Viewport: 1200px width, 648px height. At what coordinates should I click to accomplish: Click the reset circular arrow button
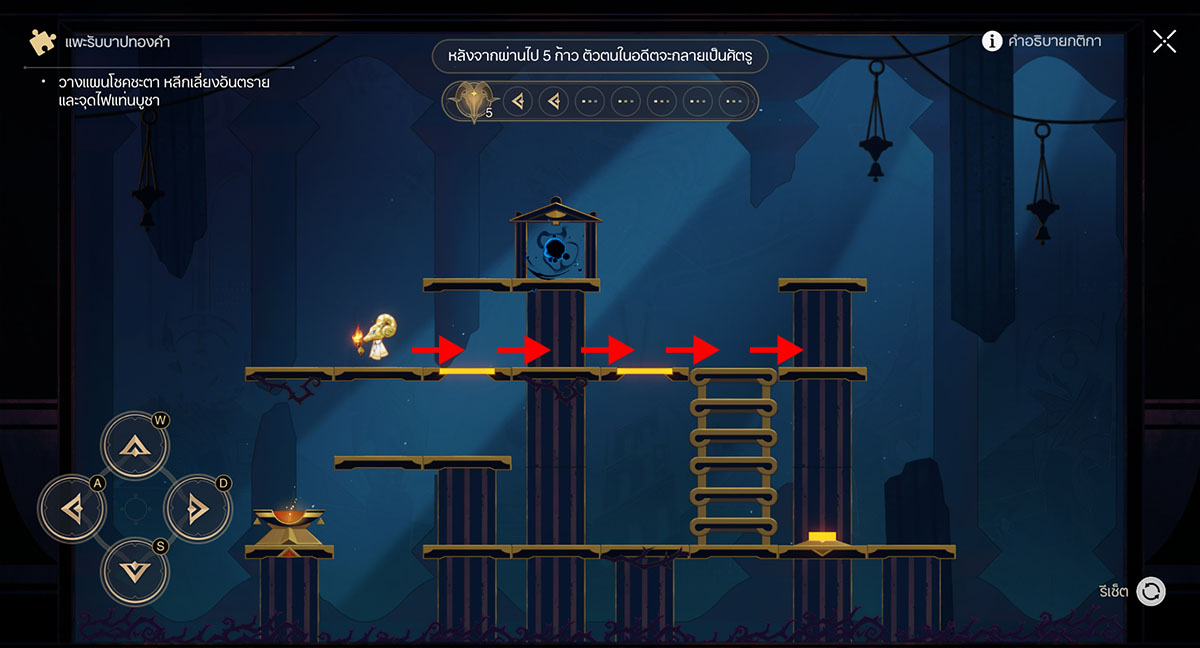pyautogui.click(x=1151, y=591)
